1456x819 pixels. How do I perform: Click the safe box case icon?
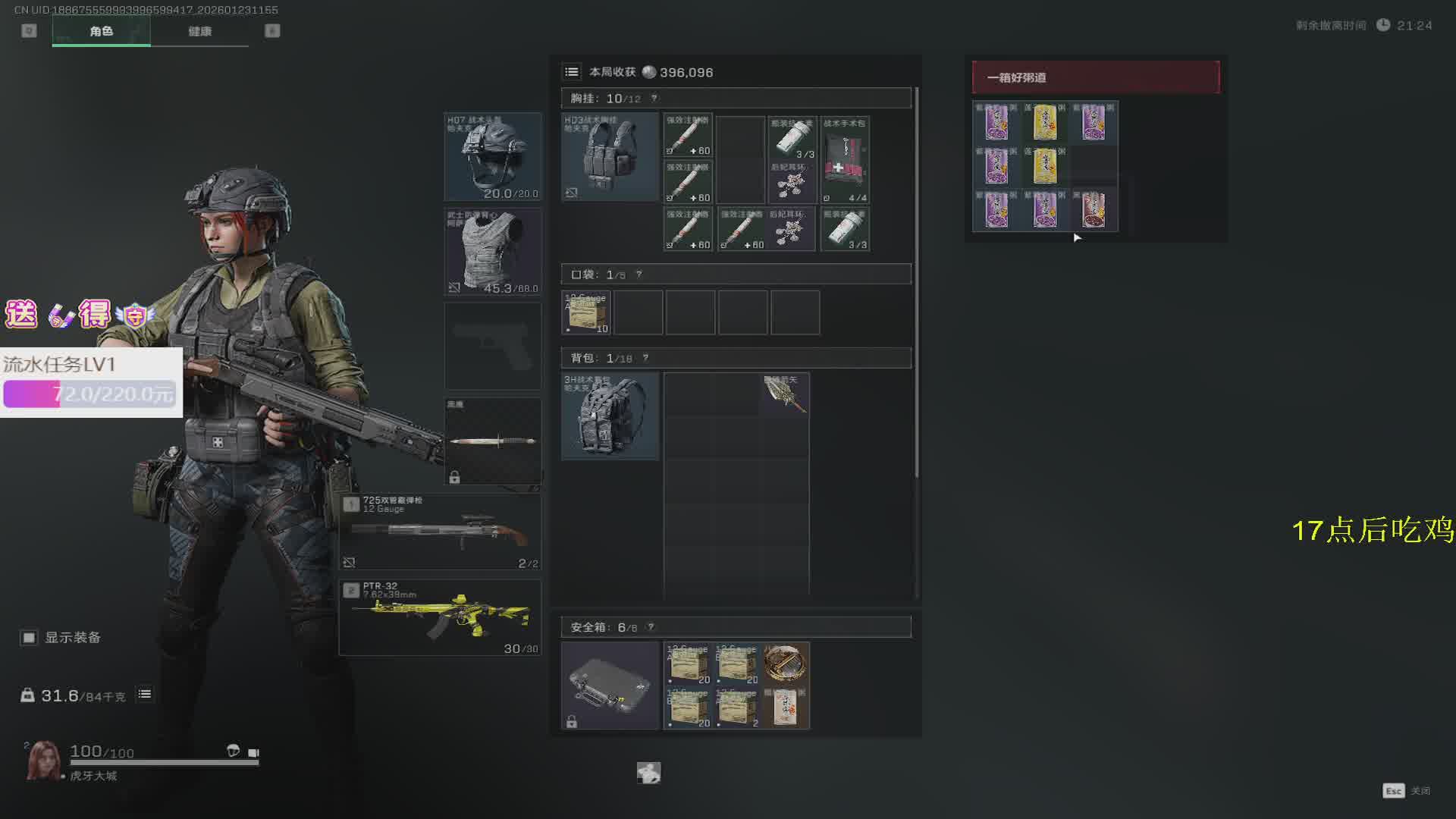[610, 686]
